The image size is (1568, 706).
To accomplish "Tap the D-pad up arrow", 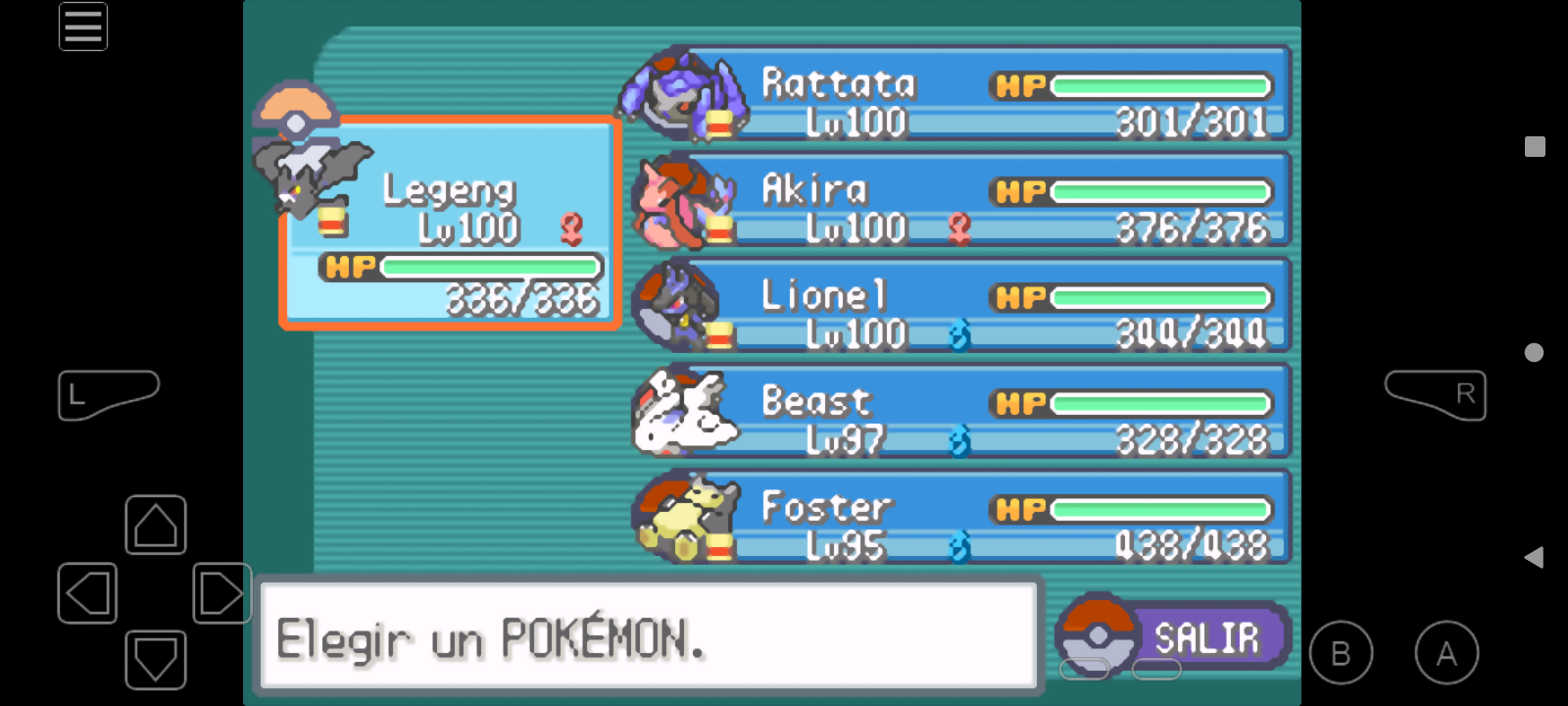I will pyautogui.click(x=156, y=526).
